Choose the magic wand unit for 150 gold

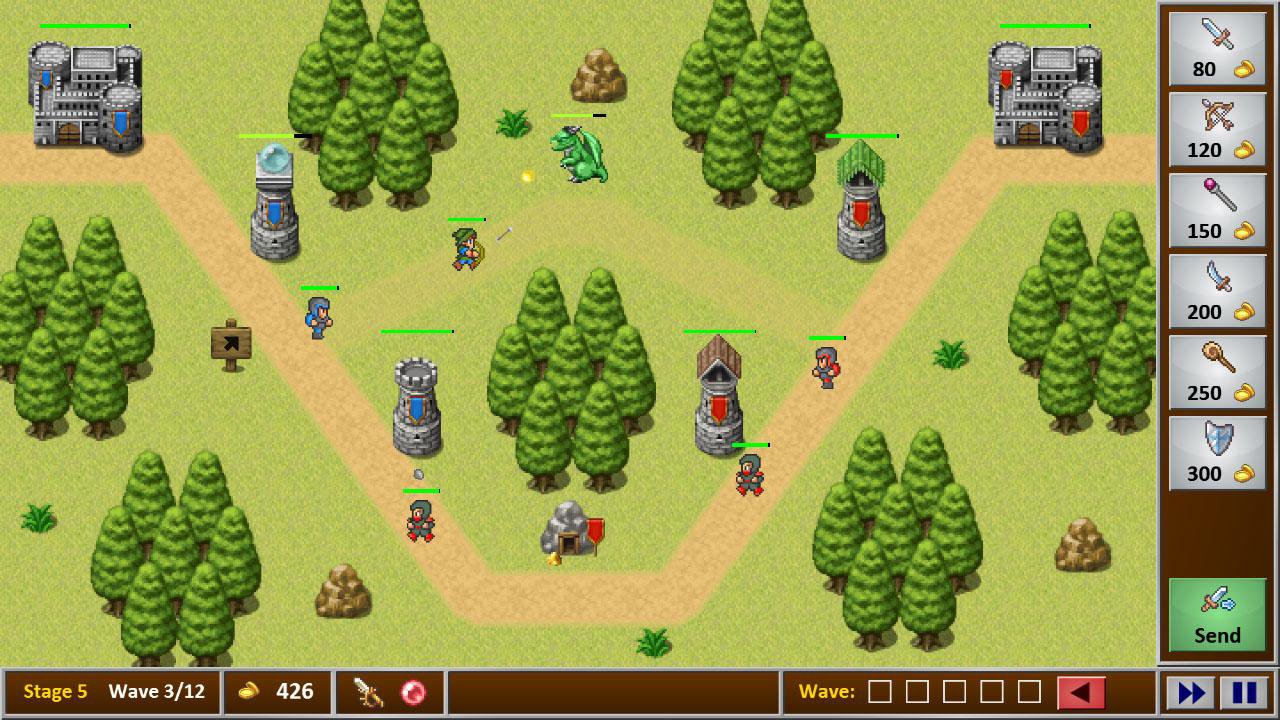click(x=1216, y=211)
